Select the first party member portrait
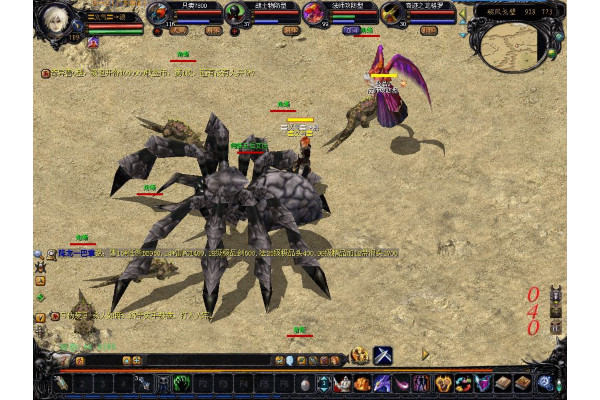The image size is (600, 400). (x=159, y=14)
